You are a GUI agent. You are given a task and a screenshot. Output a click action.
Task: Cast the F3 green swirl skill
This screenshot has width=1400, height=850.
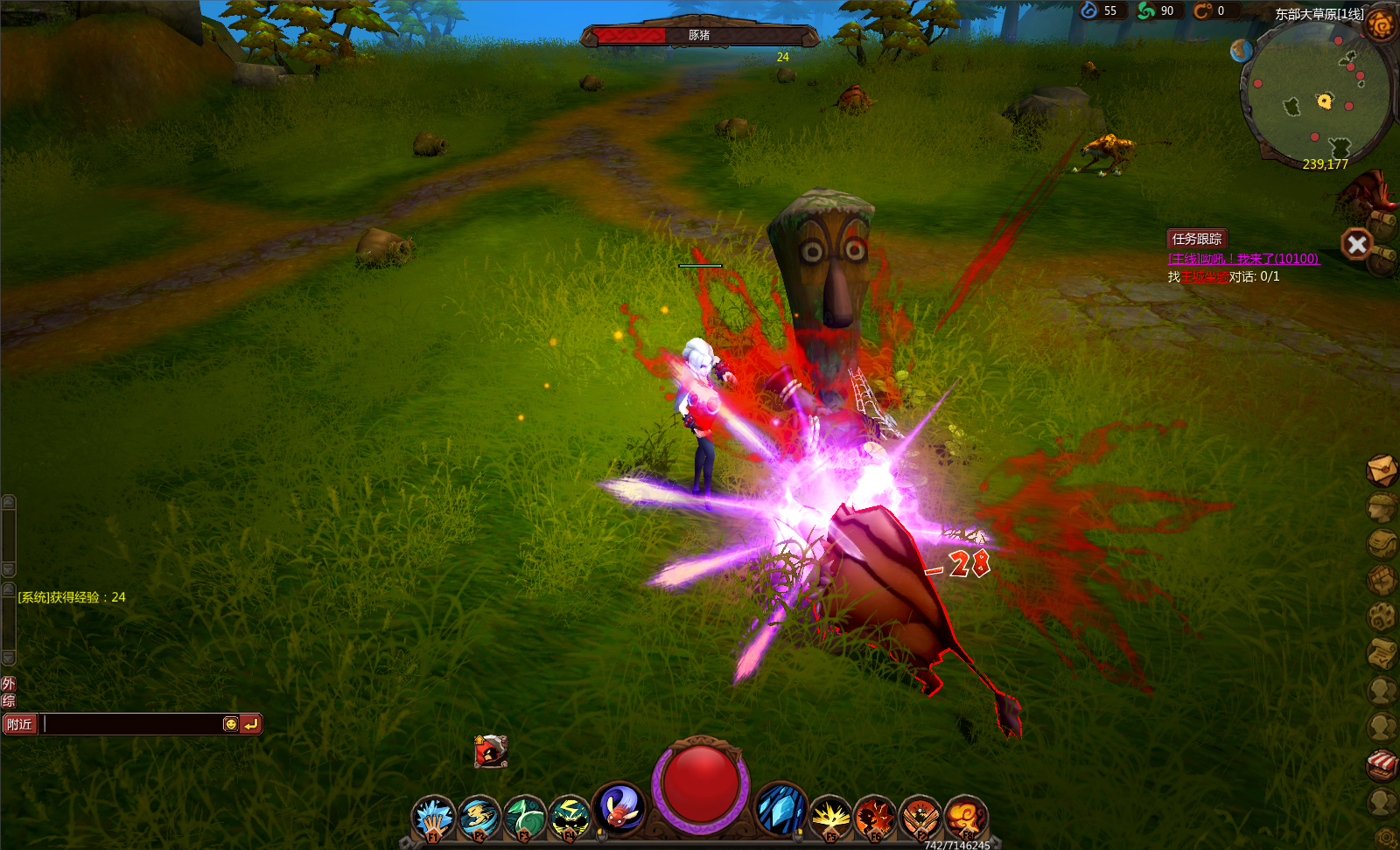525,818
